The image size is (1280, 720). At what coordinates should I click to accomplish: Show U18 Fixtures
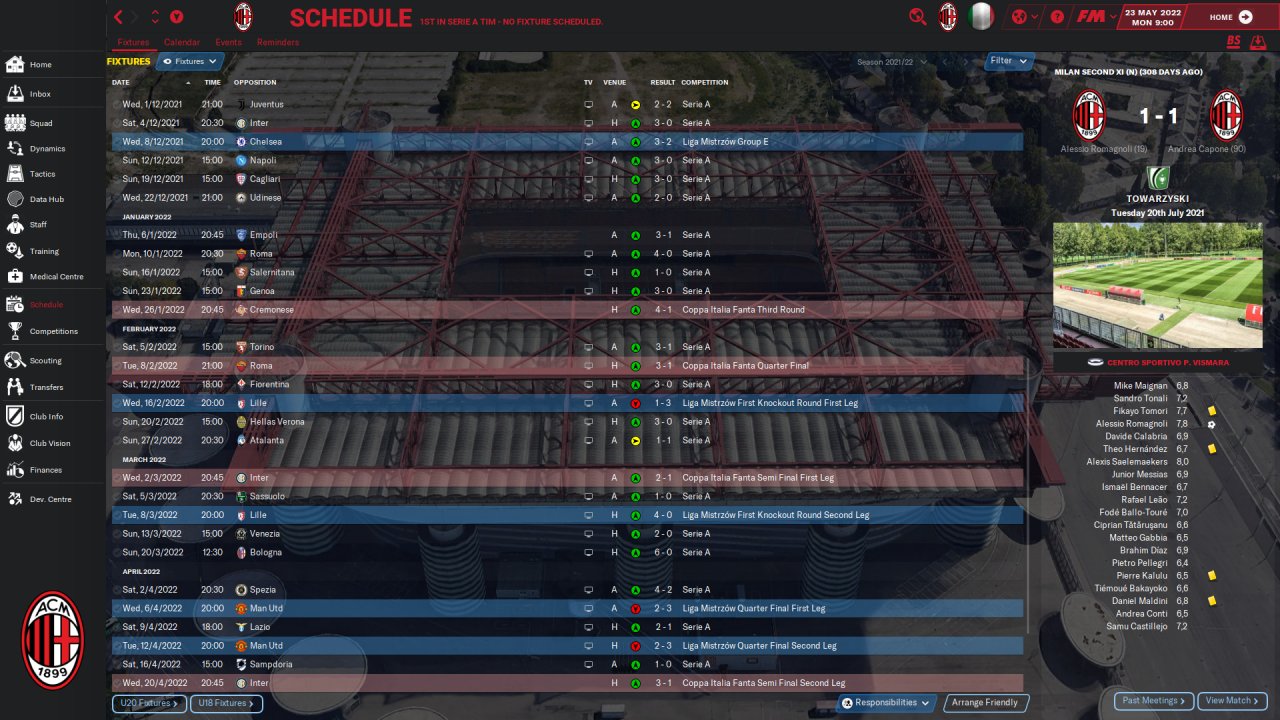pos(226,704)
